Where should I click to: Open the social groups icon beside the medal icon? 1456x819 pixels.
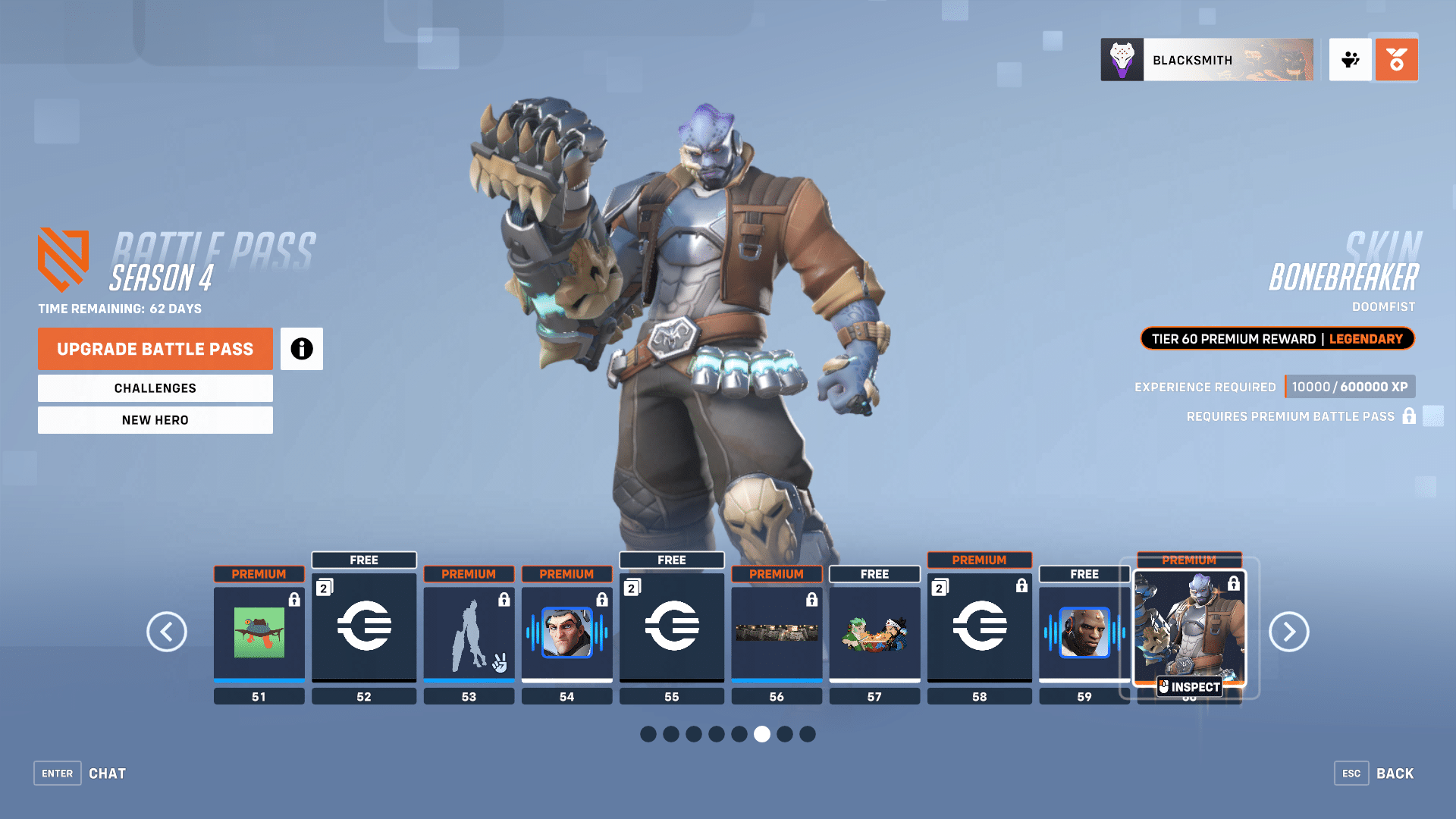point(1351,59)
